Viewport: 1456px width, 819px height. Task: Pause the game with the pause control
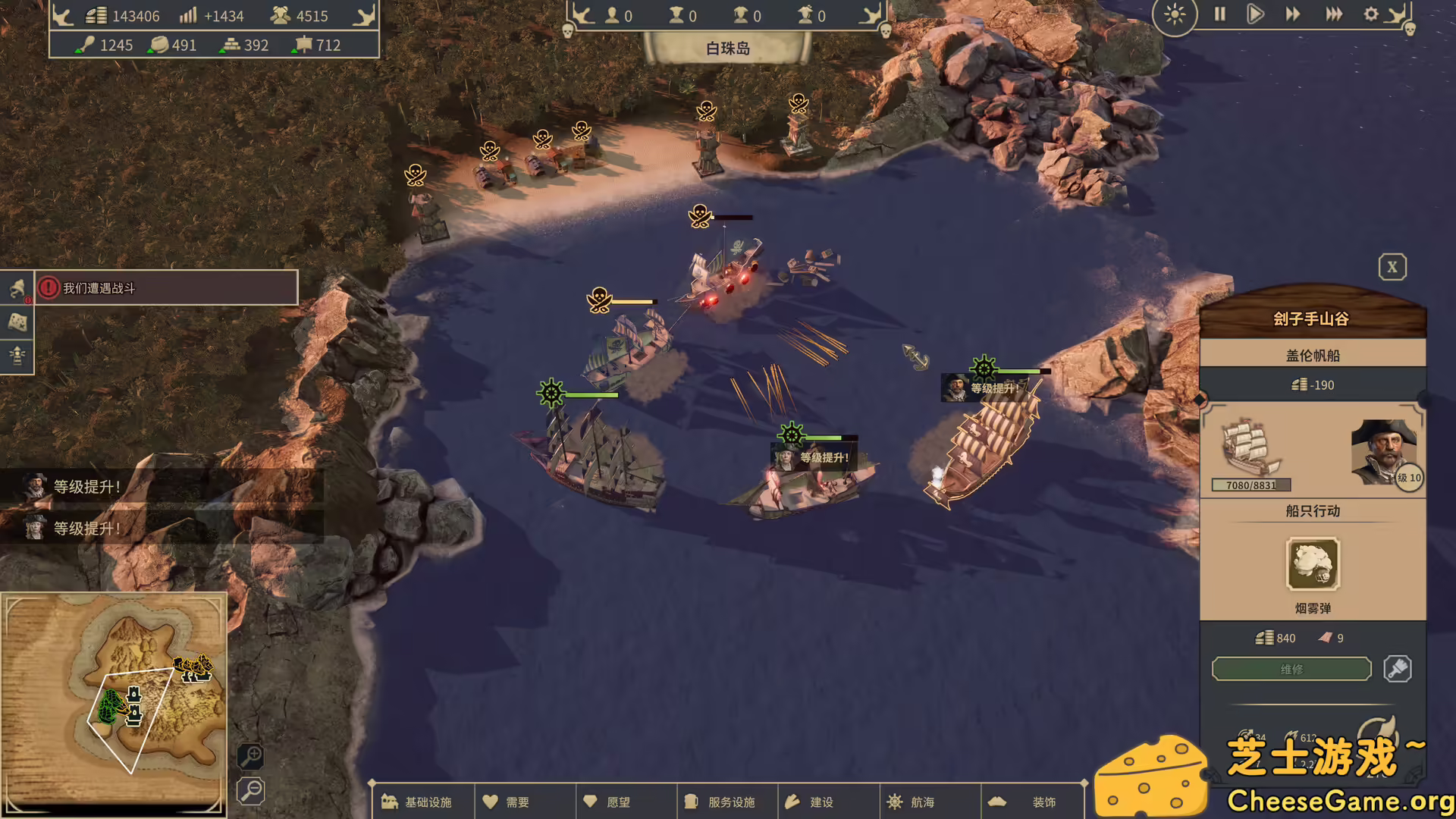click(x=1219, y=14)
